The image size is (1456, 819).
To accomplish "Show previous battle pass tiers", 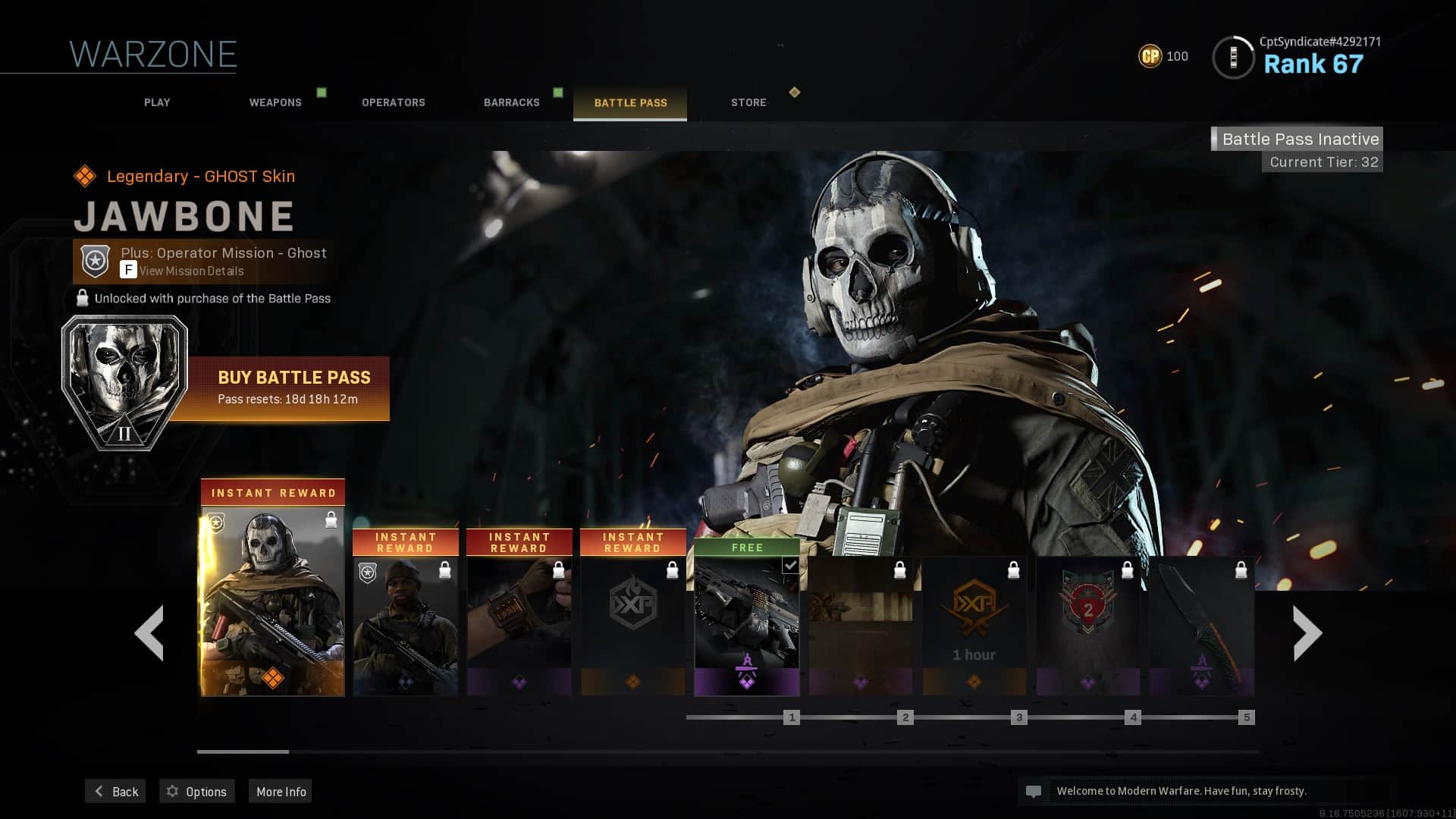I will [x=149, y=633].
